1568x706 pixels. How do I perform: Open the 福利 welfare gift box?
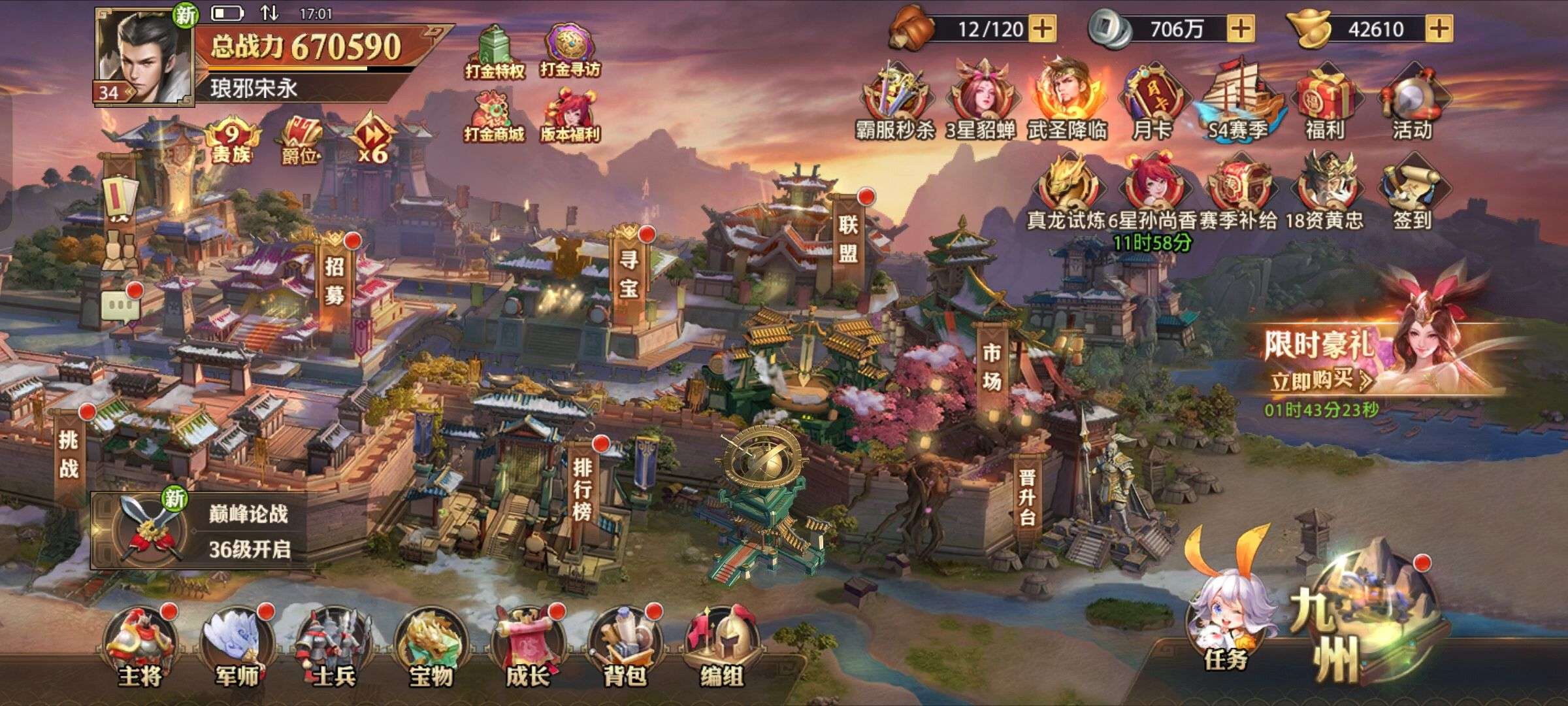1325,101
